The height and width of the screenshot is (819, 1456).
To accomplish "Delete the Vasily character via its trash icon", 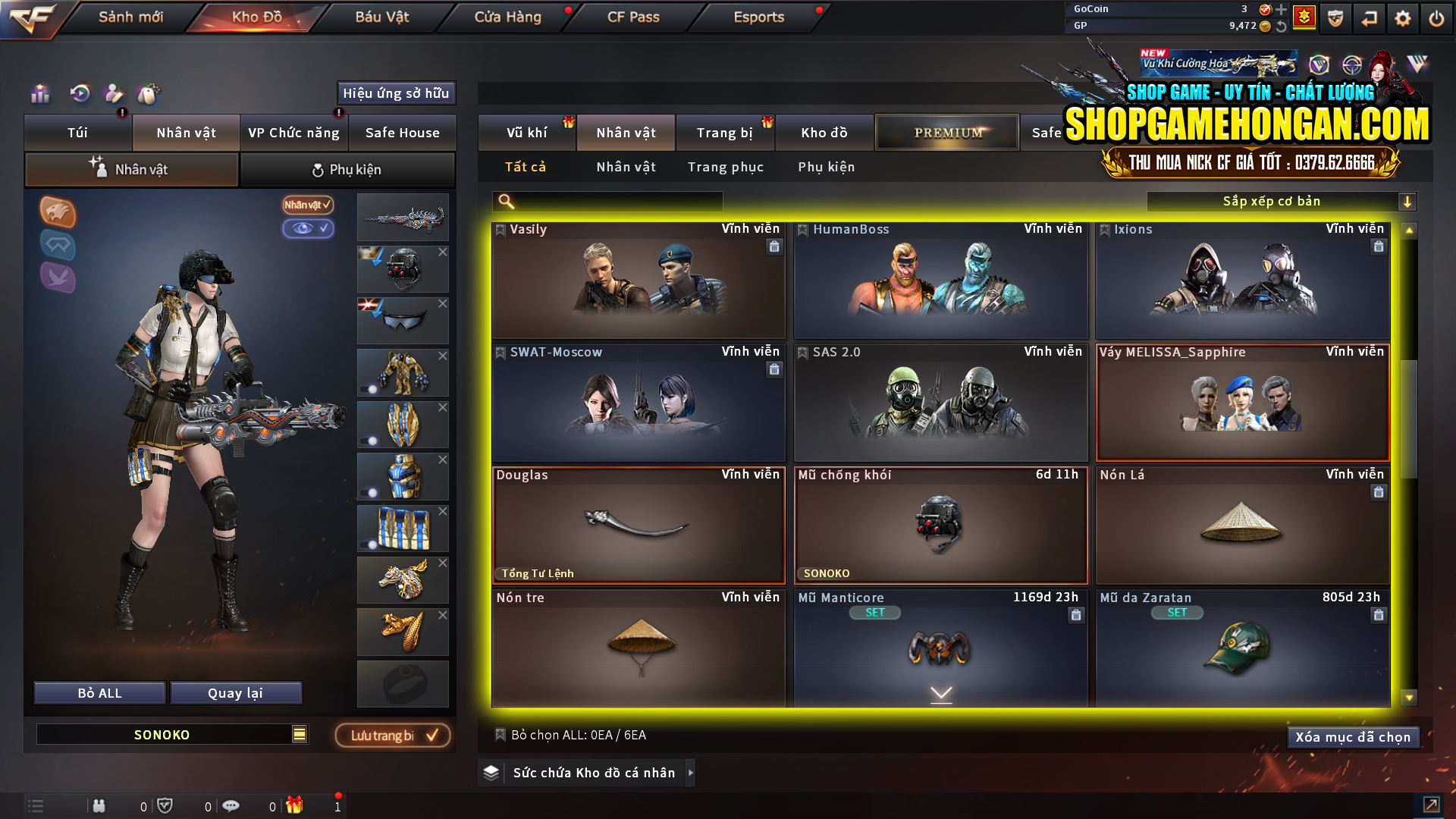I will [774, 246].
